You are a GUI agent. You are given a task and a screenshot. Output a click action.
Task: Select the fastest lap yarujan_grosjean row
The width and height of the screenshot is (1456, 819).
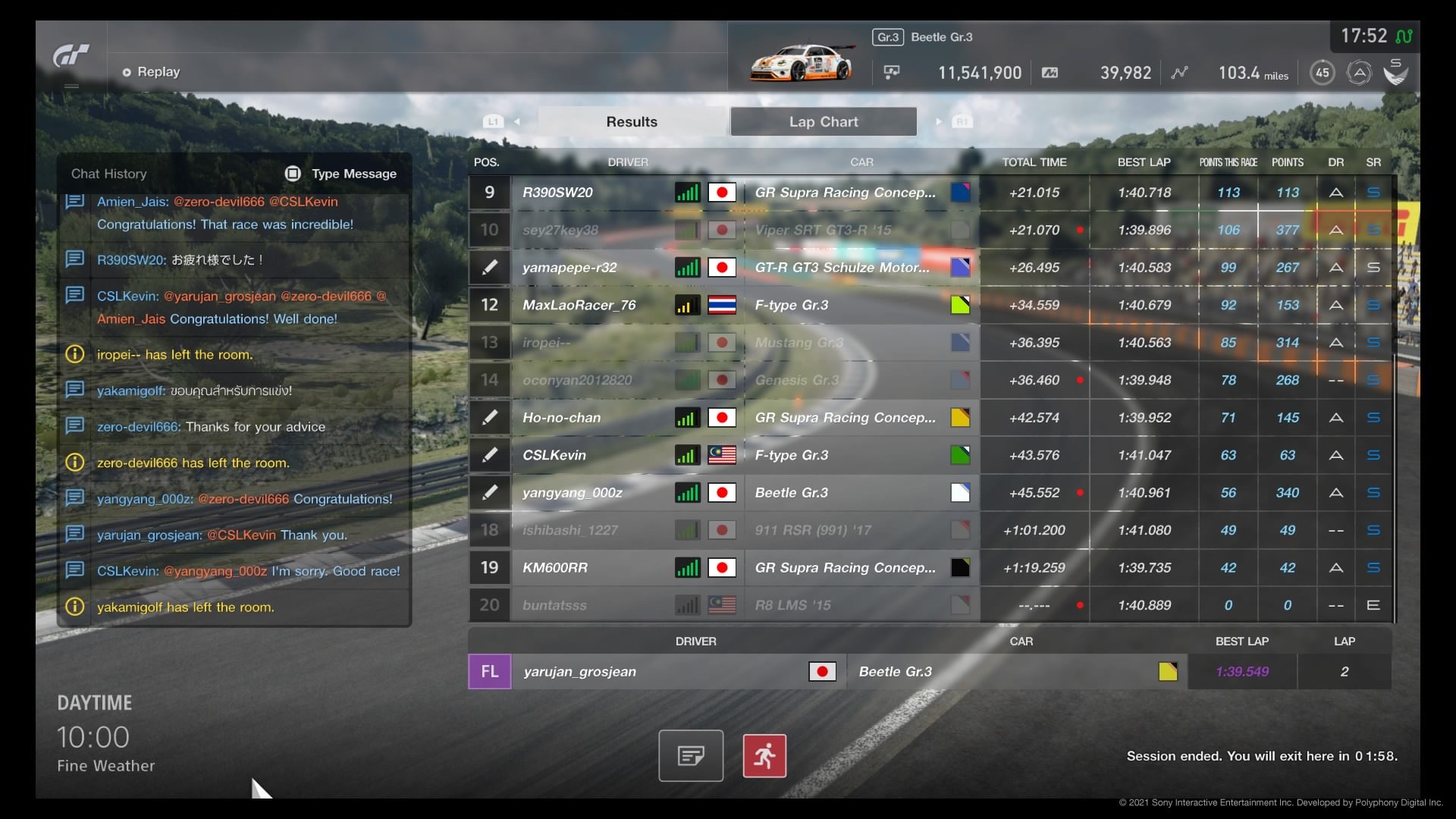click(x=660, y=672)
